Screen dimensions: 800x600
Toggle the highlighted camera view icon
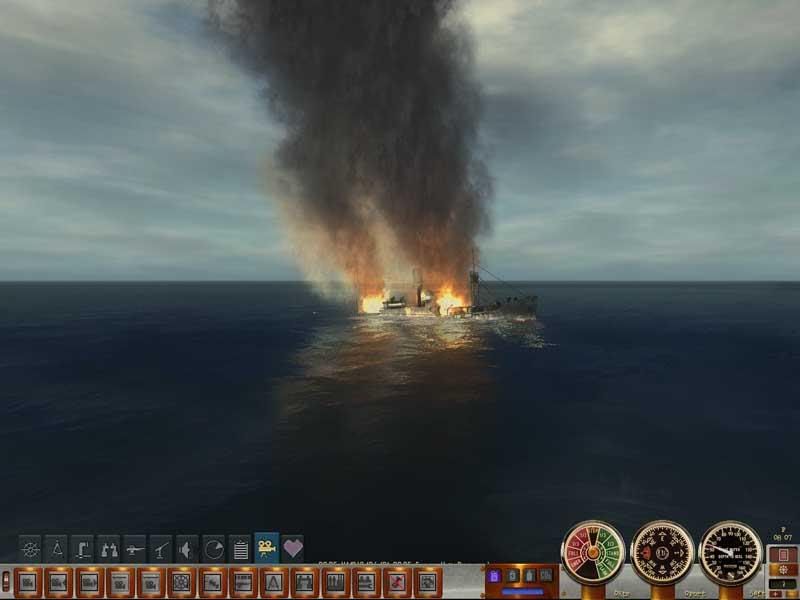266,547
